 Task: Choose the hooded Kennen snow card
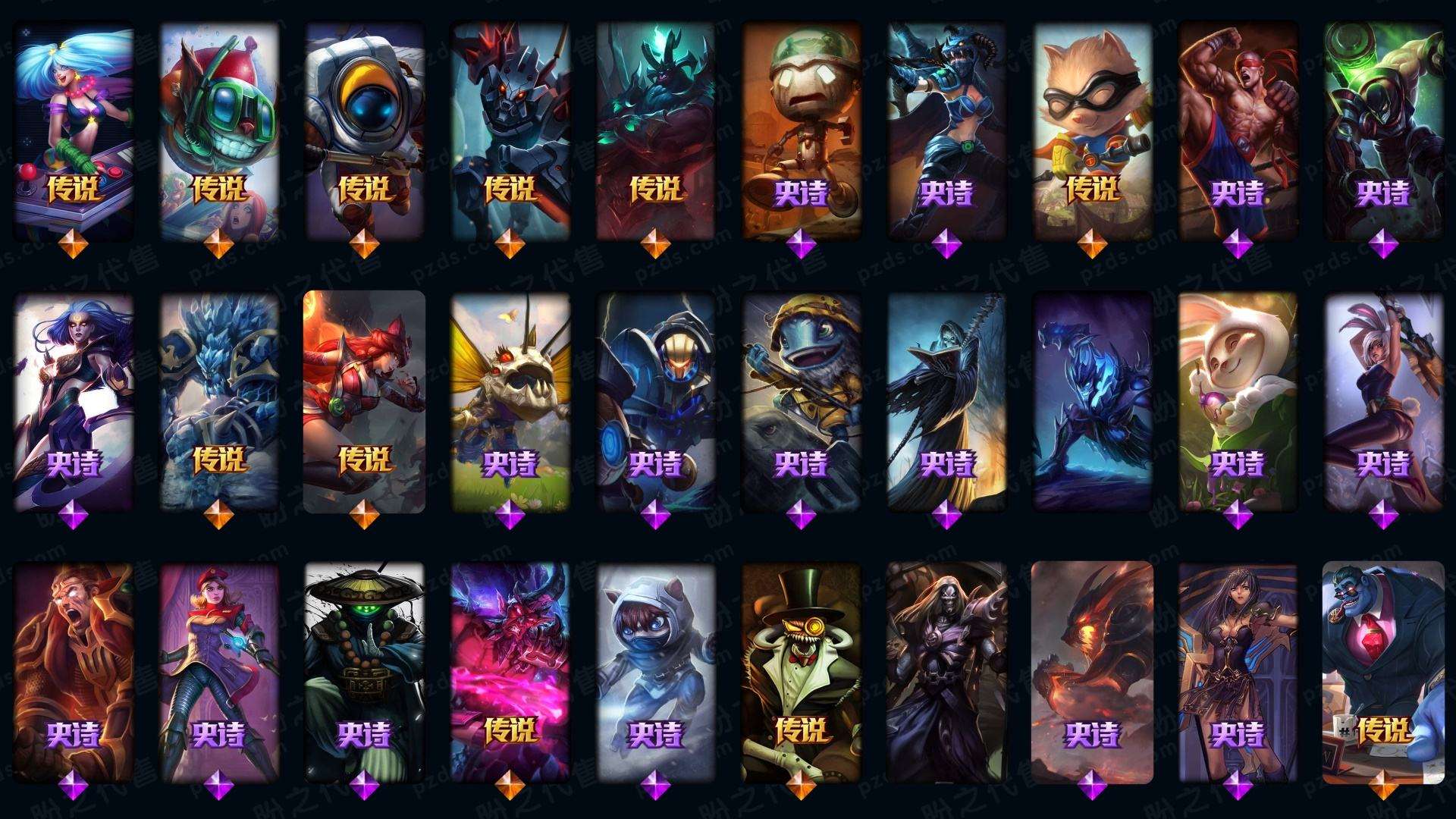pyautogui.click(x=656, y=672)
